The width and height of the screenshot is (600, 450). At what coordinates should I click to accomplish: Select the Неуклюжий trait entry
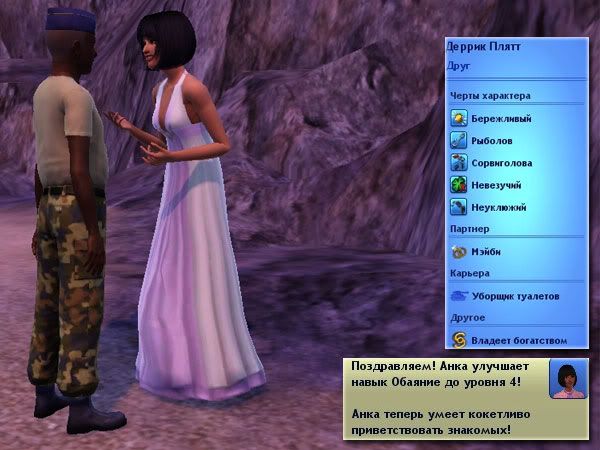498,207
